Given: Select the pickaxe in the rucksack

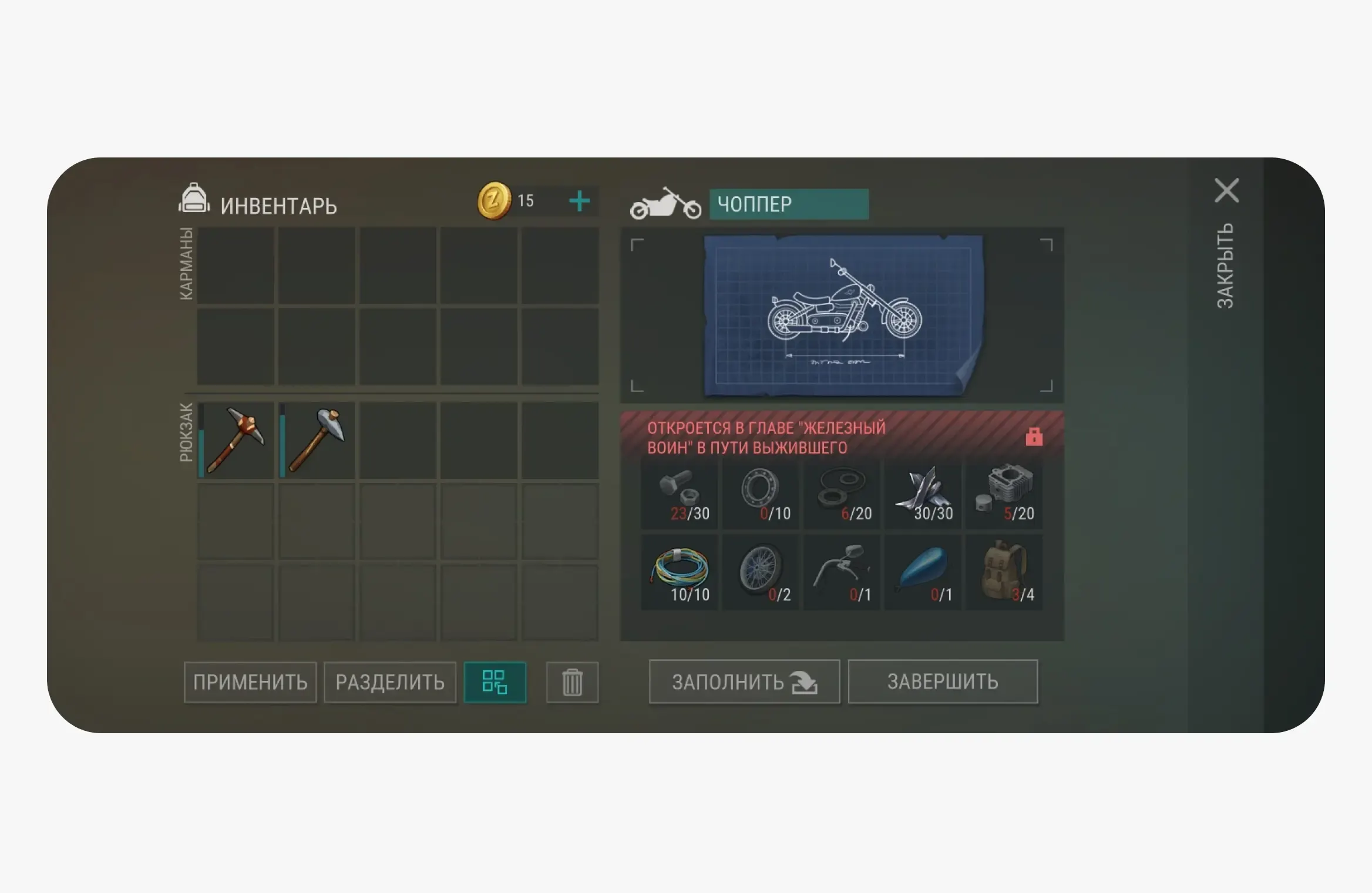Looking at the screenshot, I should [x=236, y=439].
